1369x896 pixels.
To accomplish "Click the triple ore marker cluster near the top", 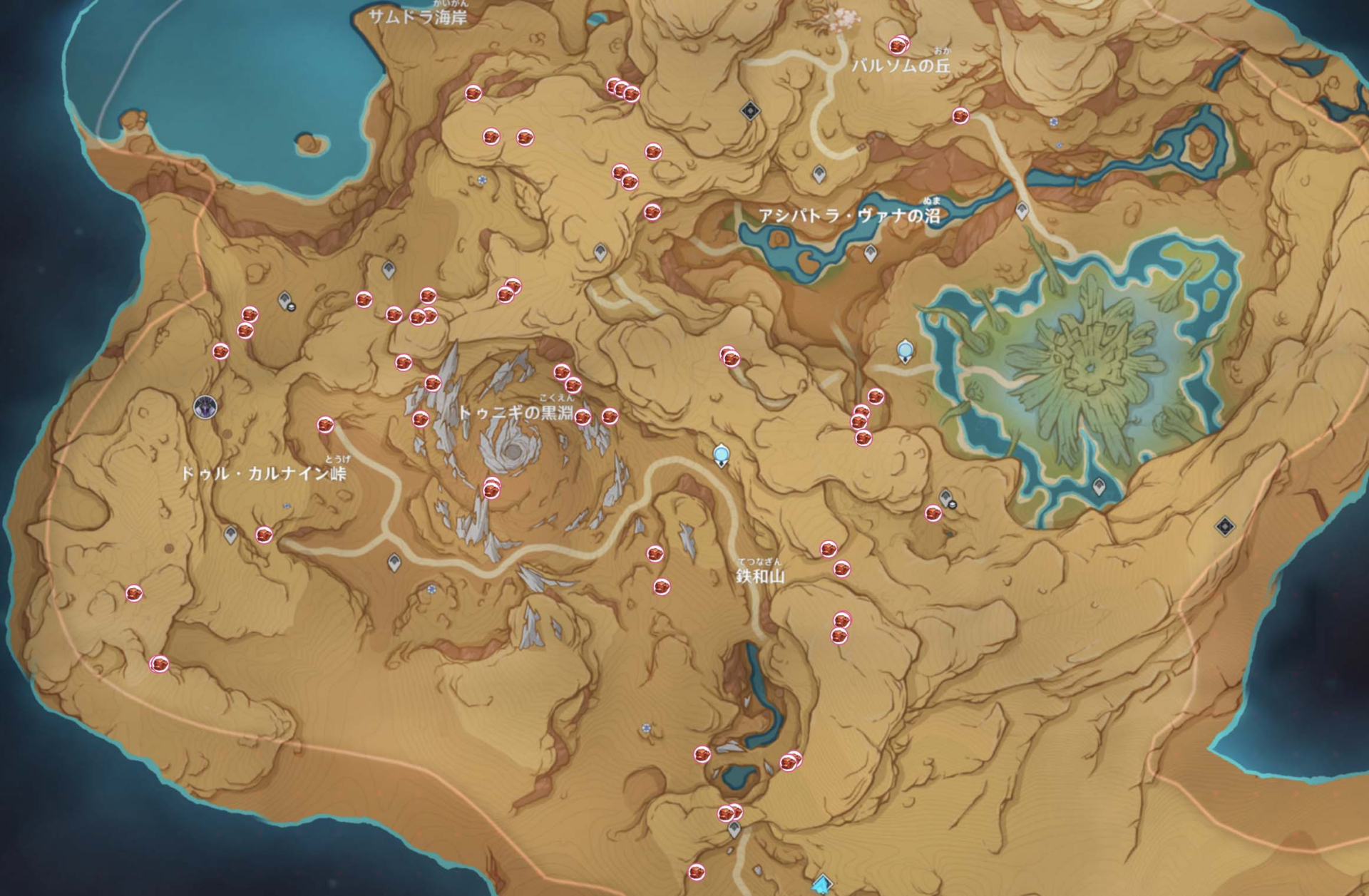I will coord(620,87).
